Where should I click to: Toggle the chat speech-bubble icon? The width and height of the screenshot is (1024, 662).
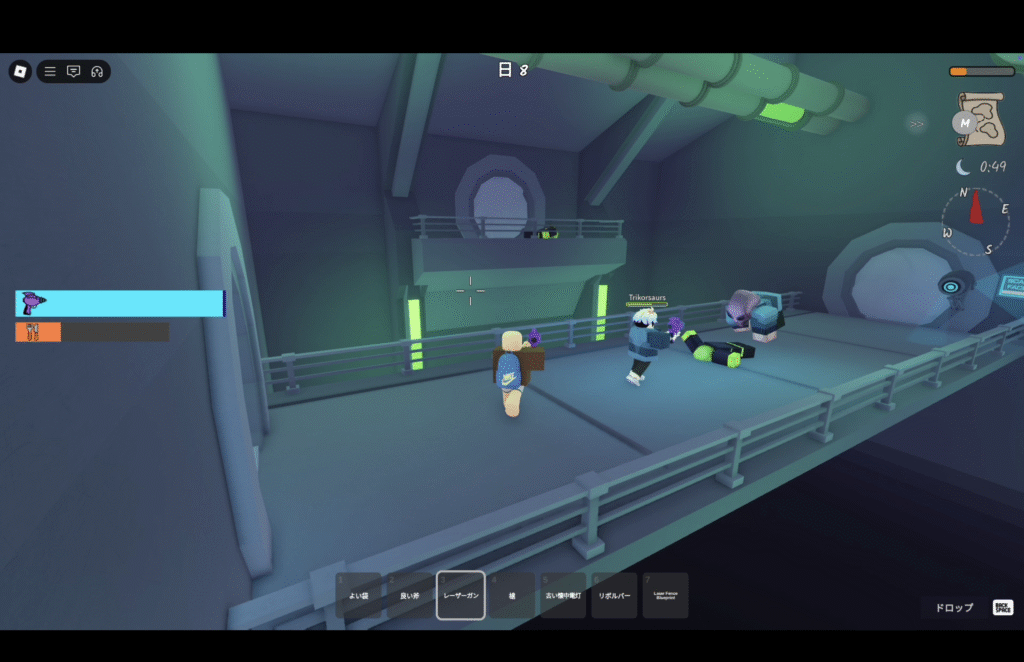(73, 71)
